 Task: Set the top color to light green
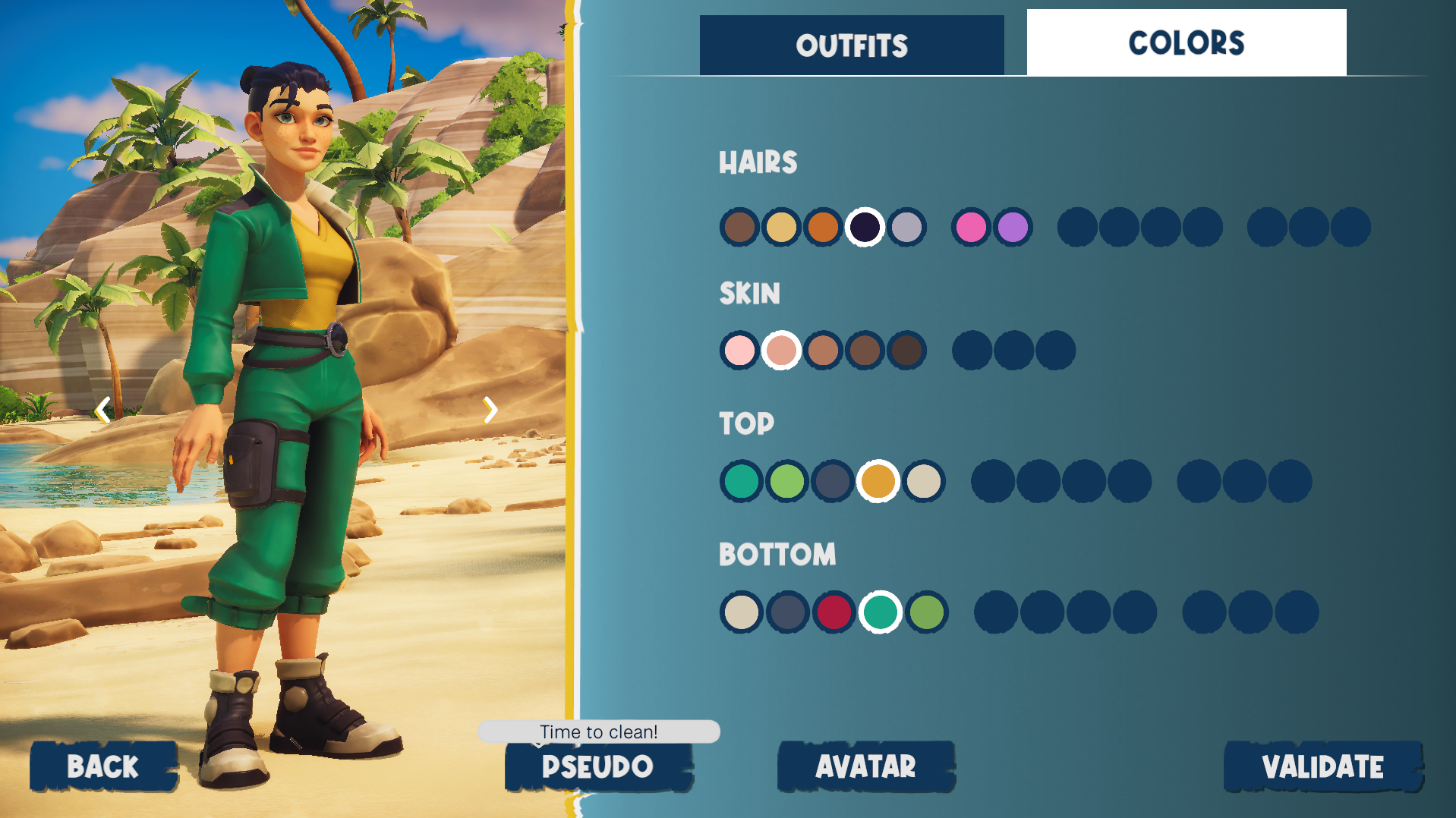coord(787,481)
